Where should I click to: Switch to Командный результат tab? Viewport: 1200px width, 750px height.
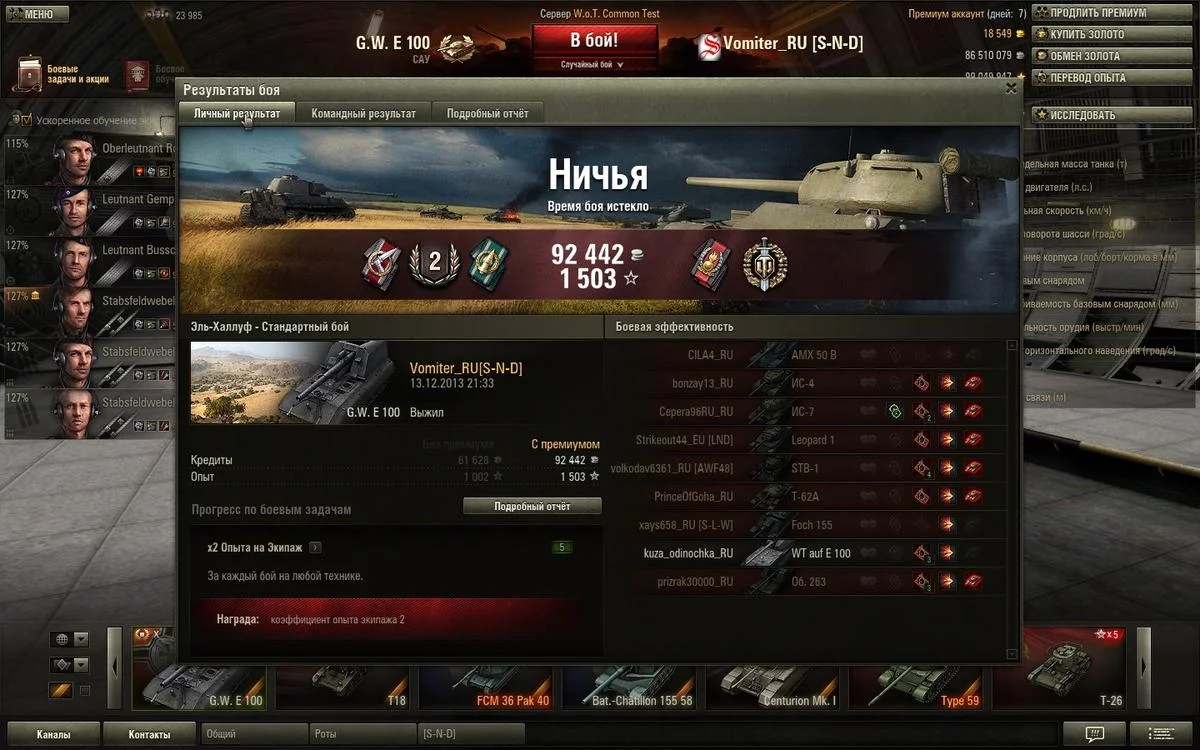[363, 113]
